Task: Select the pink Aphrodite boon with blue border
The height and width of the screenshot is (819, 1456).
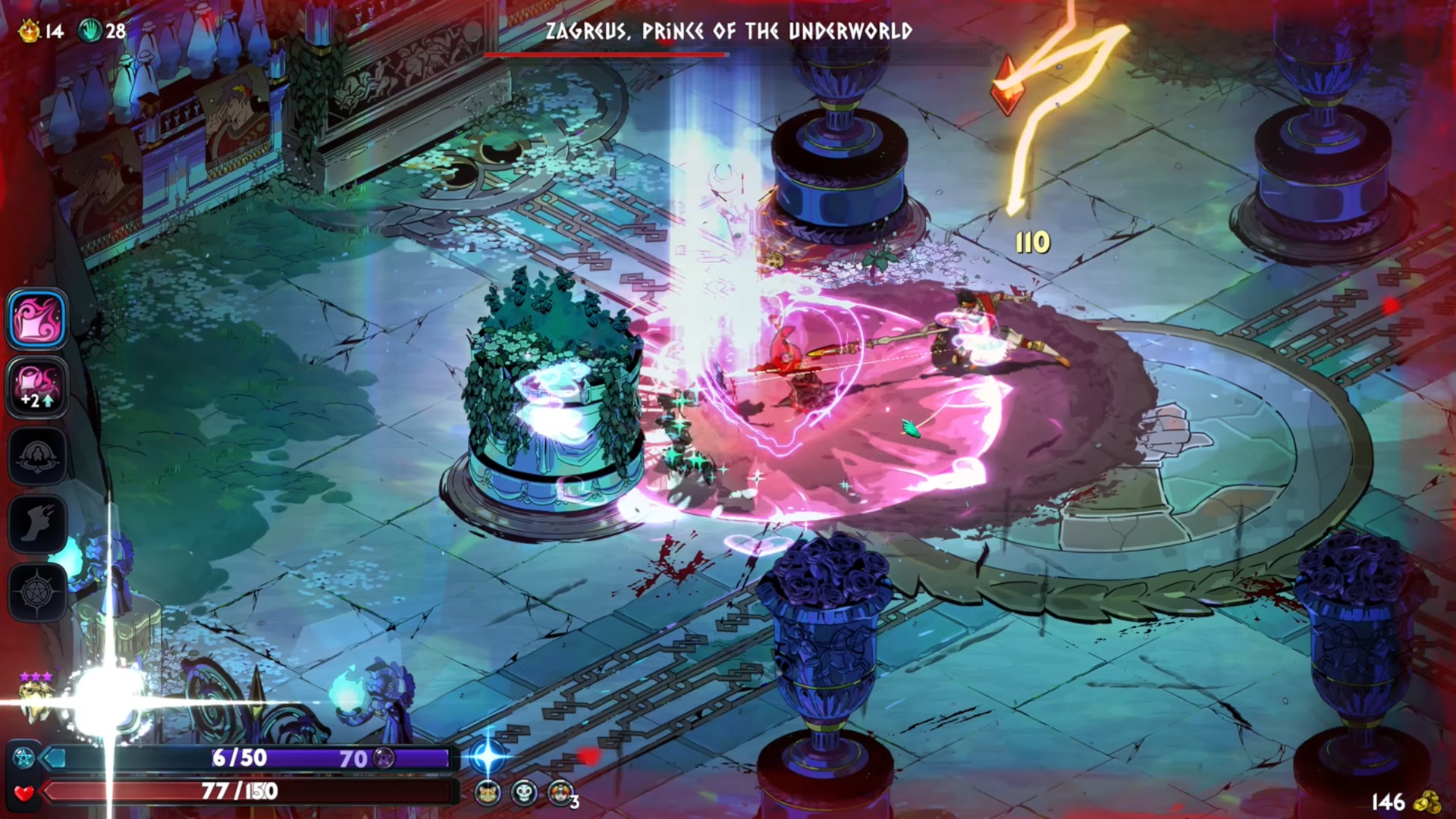Action: [x=37, y=318]
